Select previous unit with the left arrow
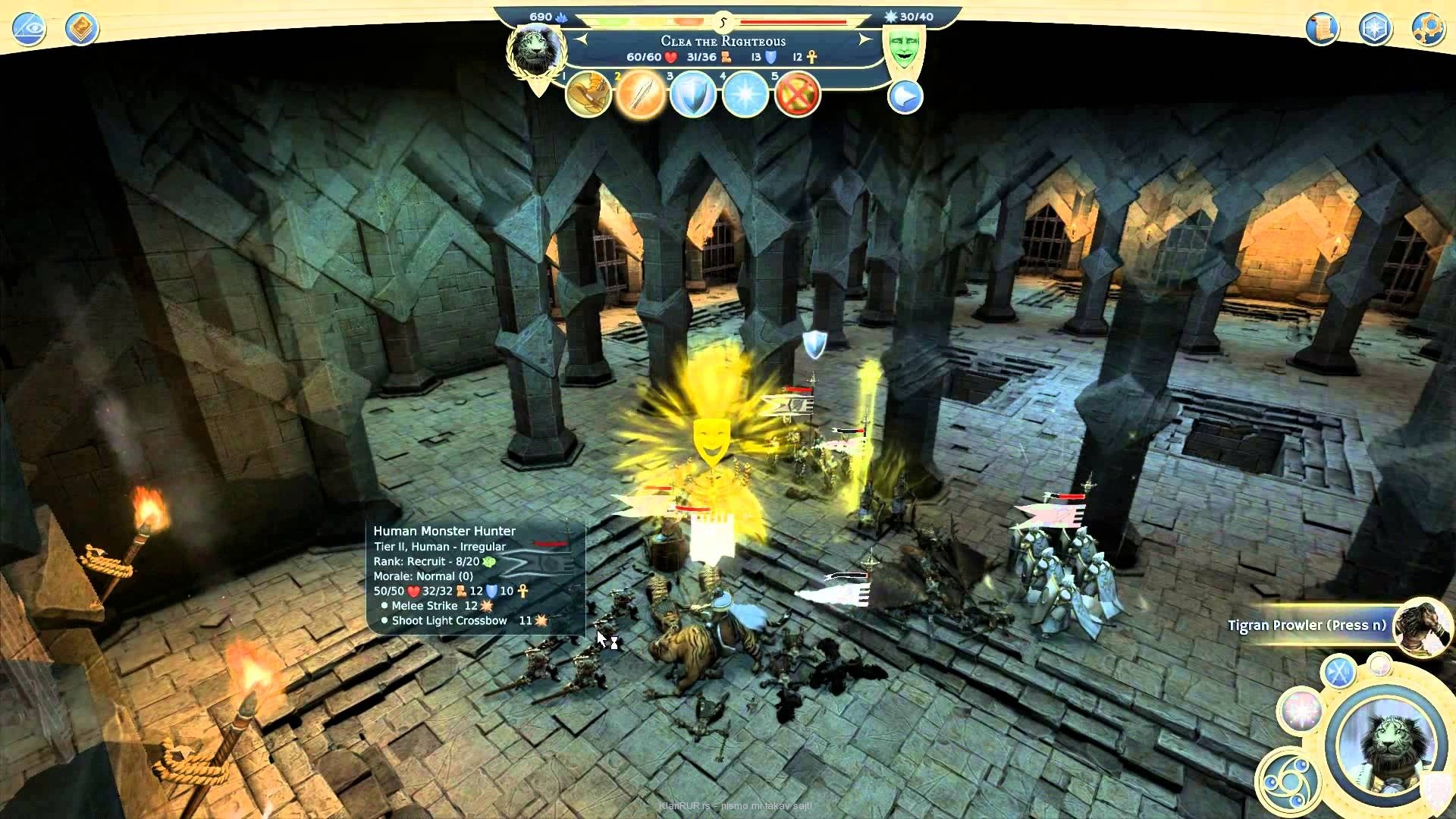Viewport: 1456px width, 819px height. (x=582, y=39)
